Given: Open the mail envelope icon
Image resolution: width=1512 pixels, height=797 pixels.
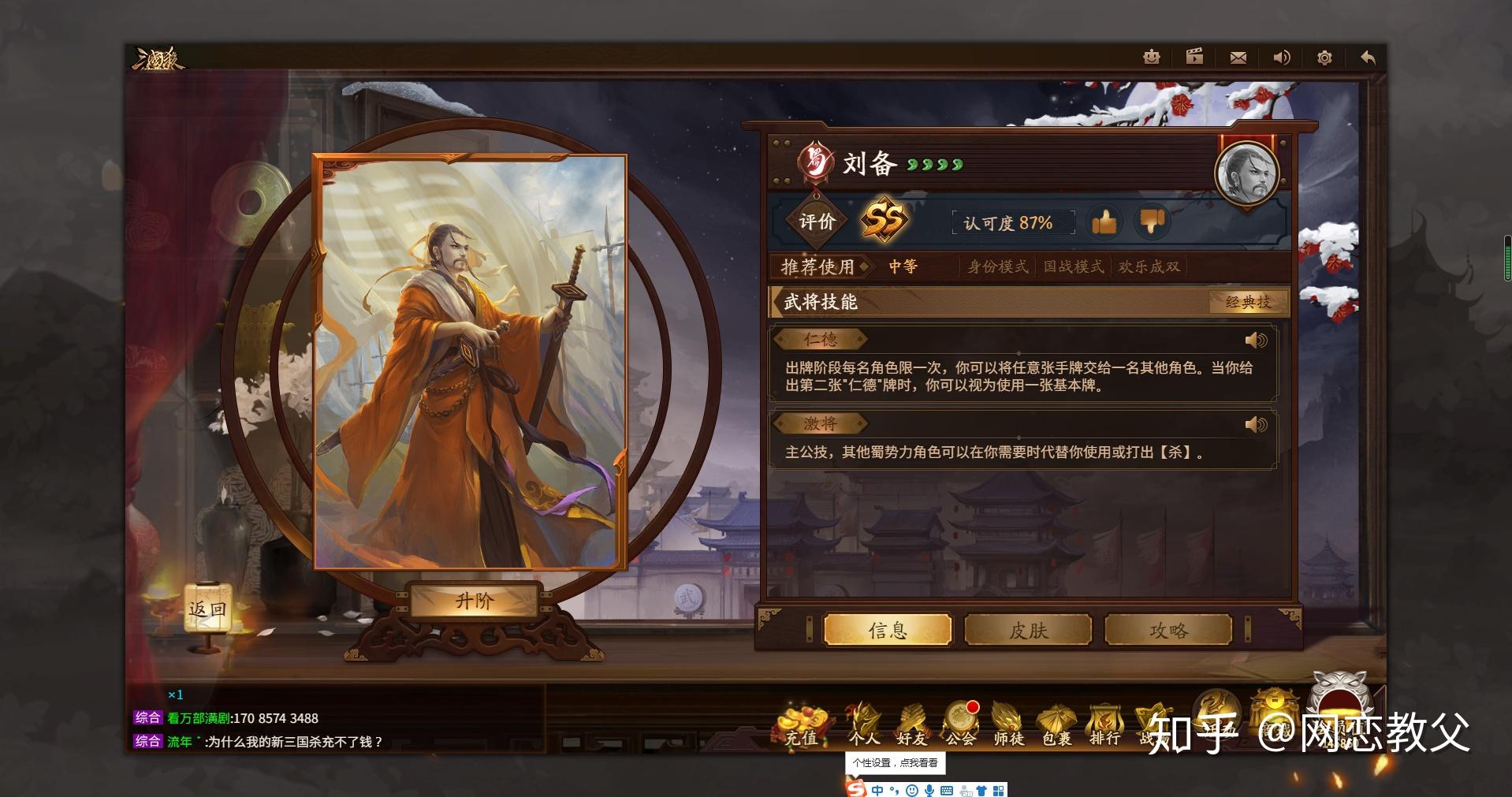Looking at the screenshot, I should (x=1238, y=58).
